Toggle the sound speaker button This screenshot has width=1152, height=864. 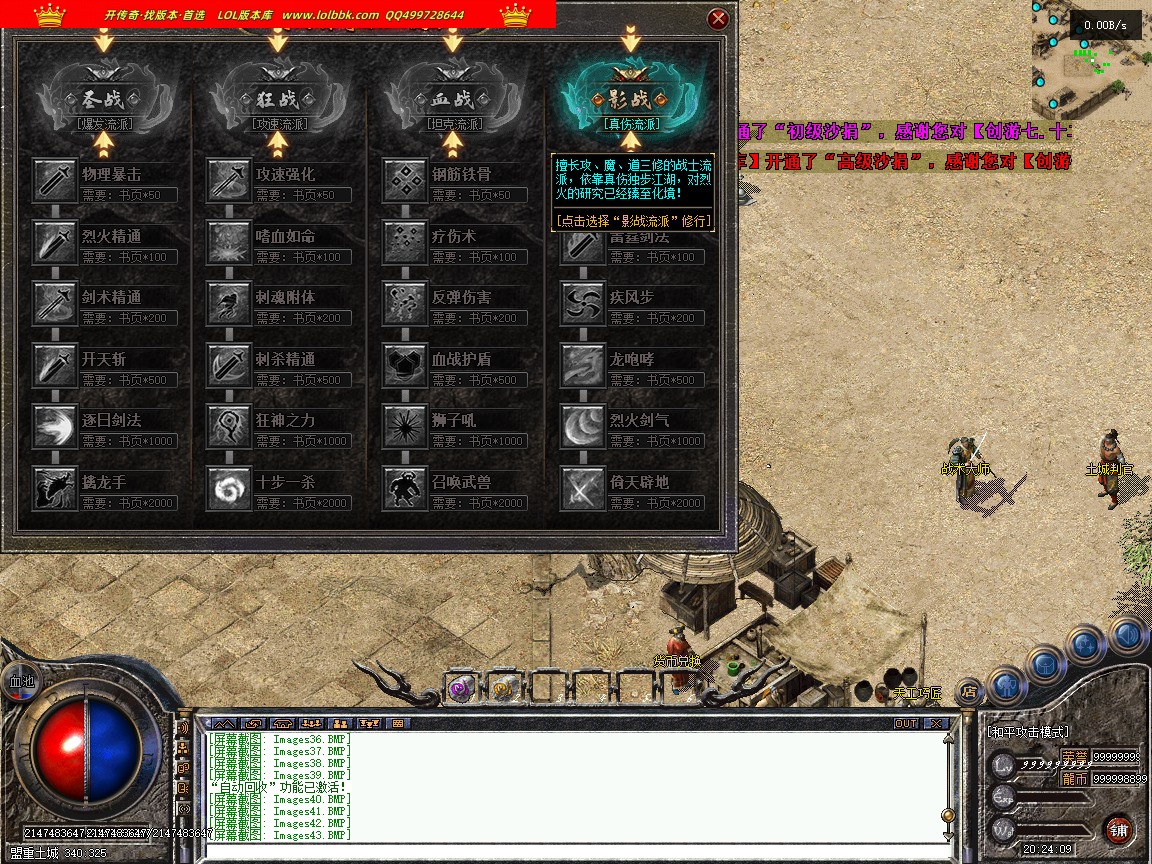click(x=1129, y=633)
